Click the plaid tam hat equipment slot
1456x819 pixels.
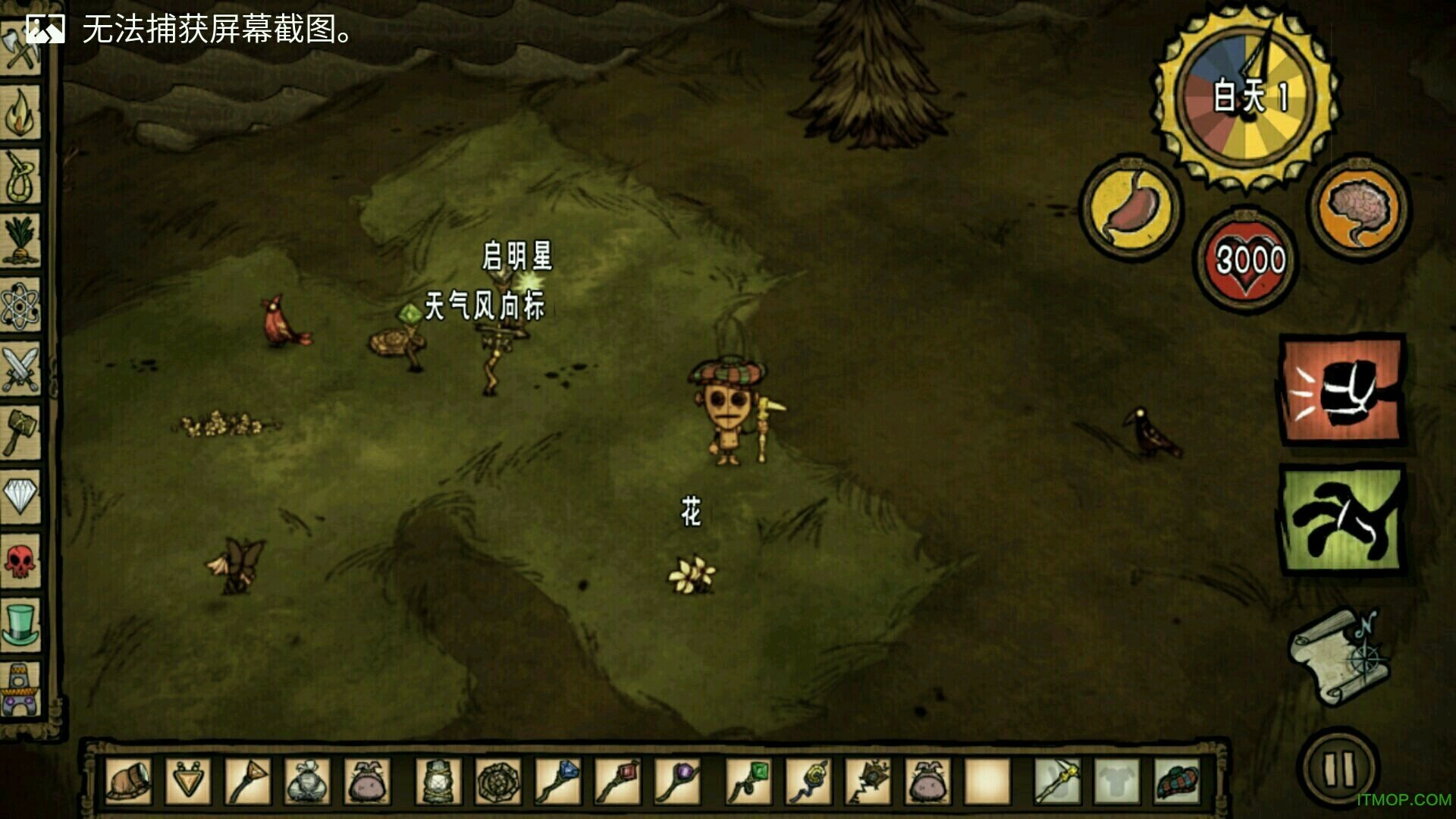1176,781
